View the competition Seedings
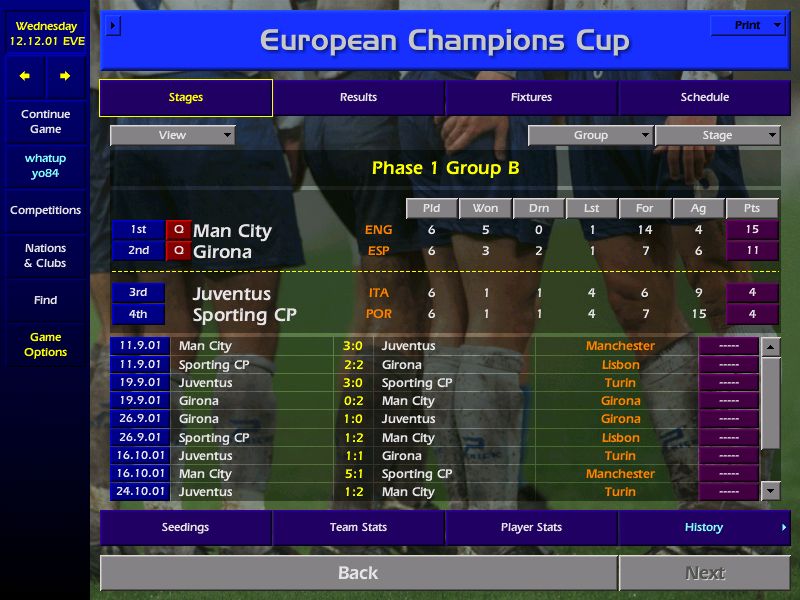This screenshot has height=600, width=800. point(186,527)
